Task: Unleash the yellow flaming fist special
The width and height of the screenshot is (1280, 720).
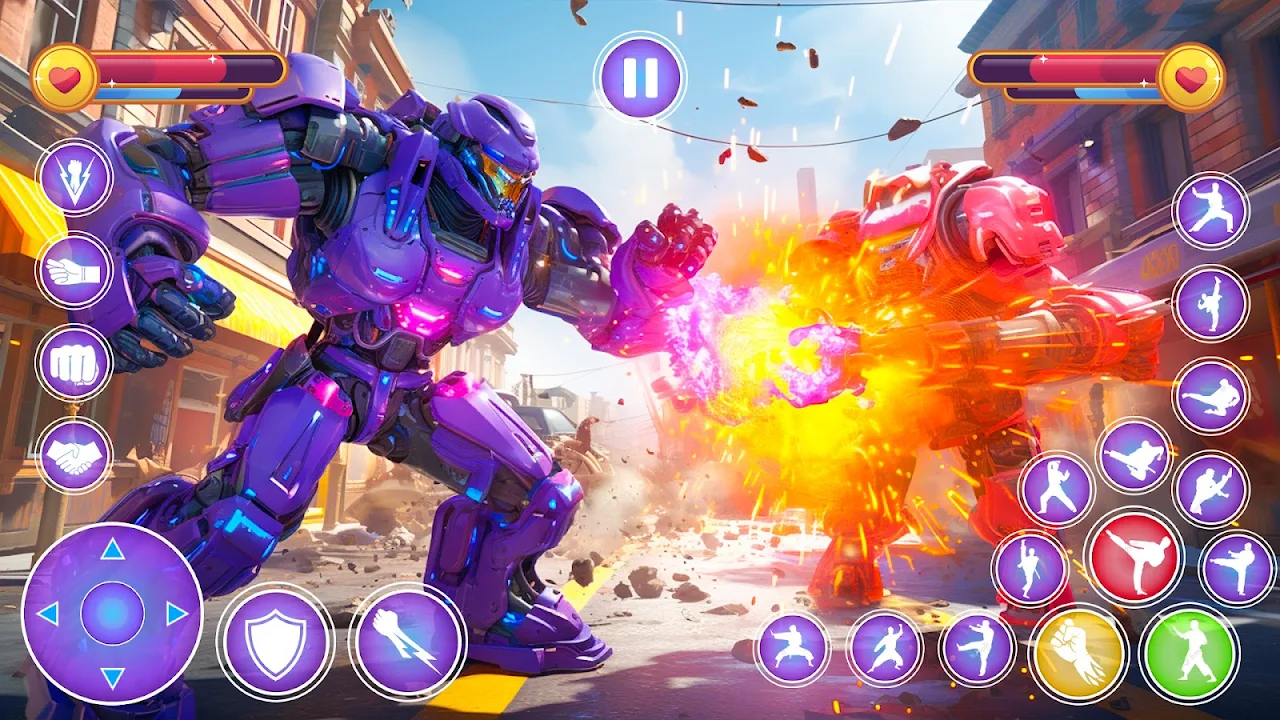Action: tap(1079, 654)
